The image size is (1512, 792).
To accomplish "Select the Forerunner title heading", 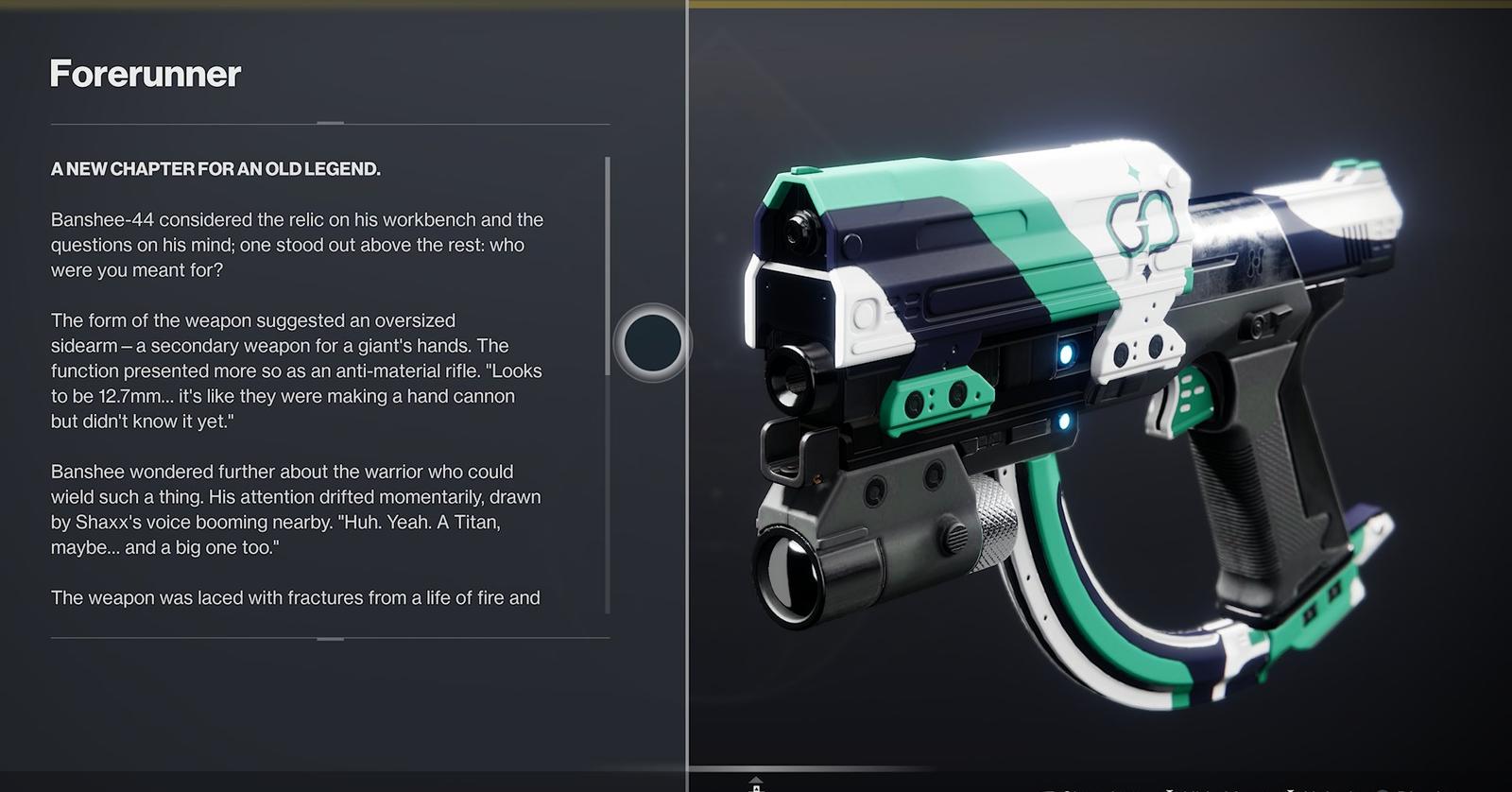I will [145, 75].
